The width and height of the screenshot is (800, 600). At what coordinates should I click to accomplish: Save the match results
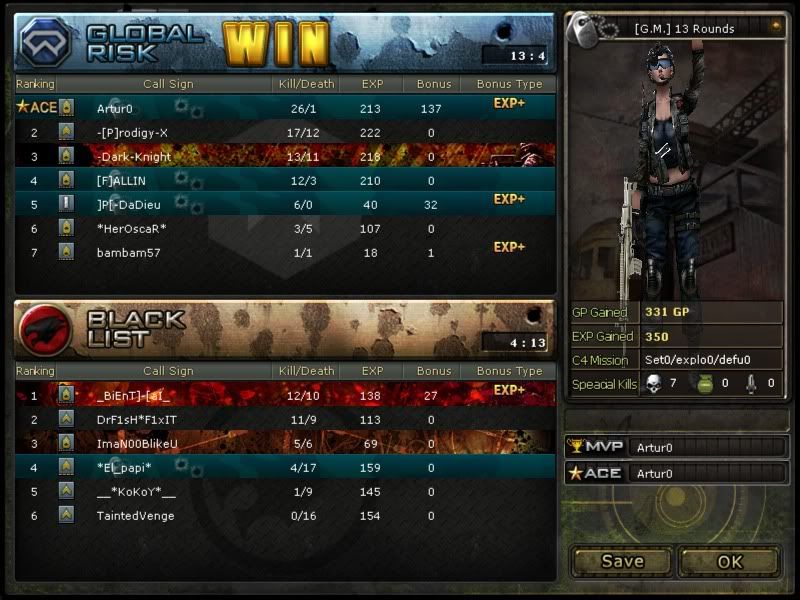[622, 561]
